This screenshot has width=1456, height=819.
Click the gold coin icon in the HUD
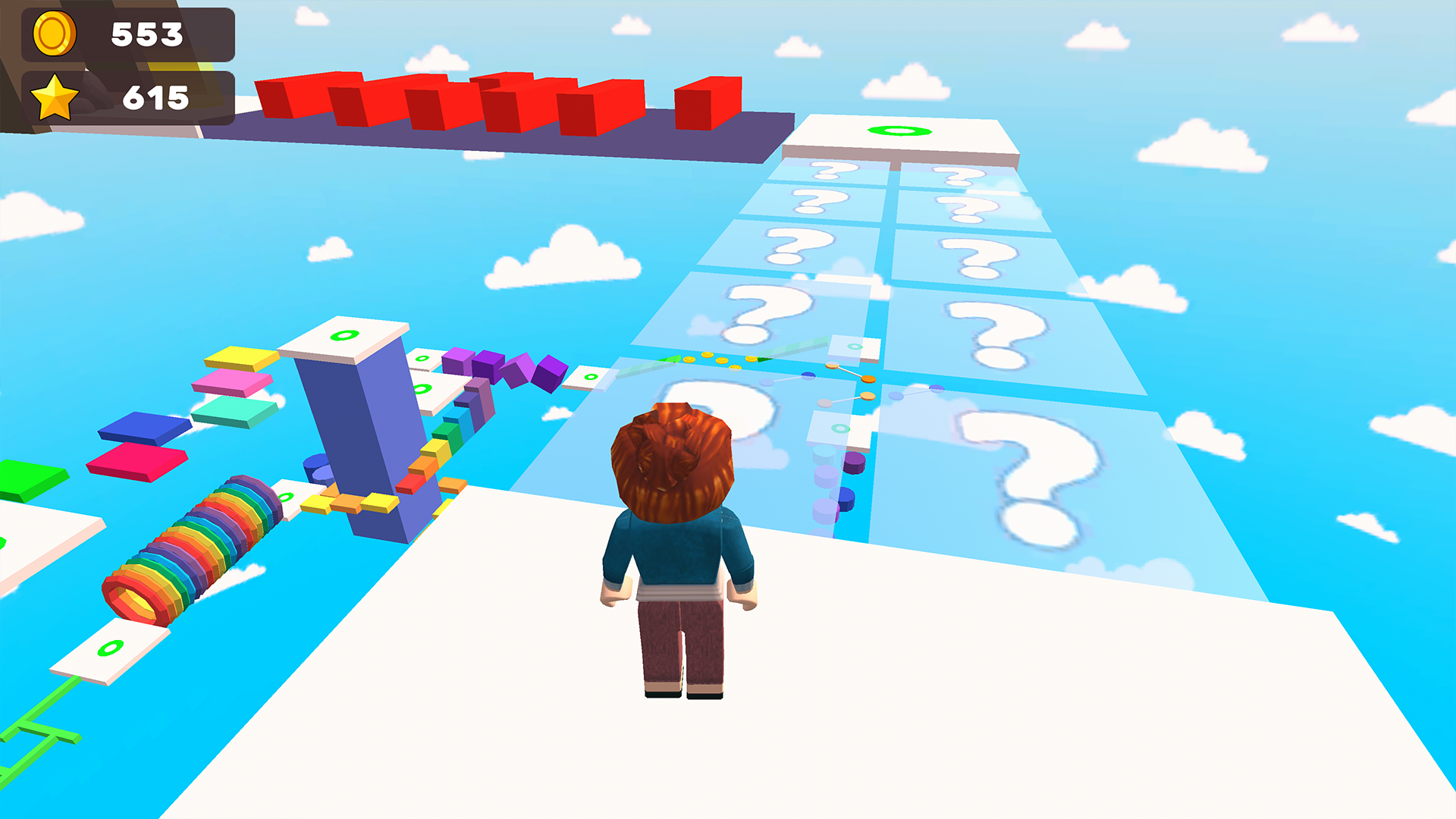[53, 33]
